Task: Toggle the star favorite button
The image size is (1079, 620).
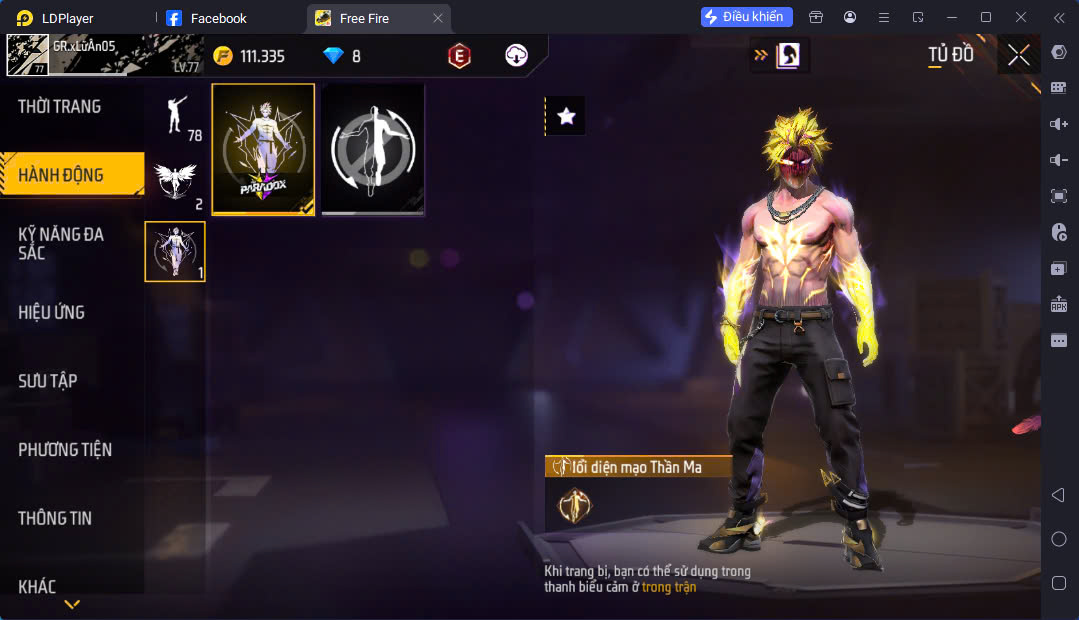Action: pos(566,116)
